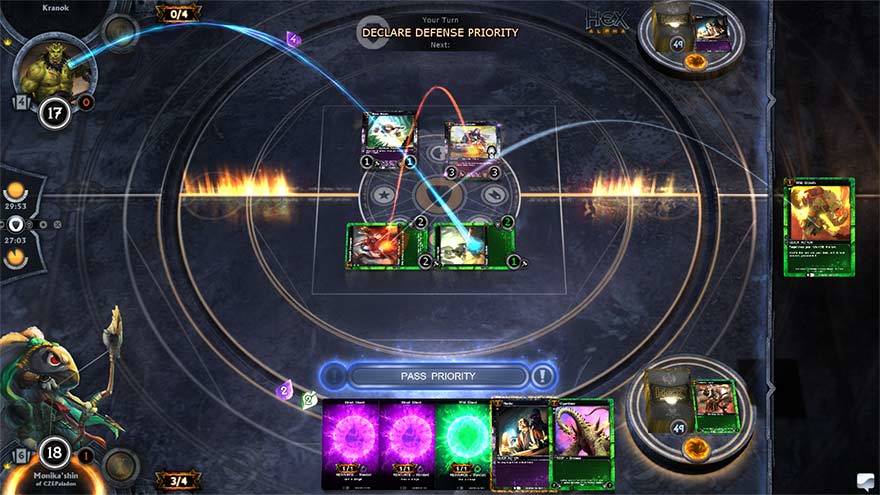Activate your champion charge power orb

pyautogui.click(x=120, y=465)
